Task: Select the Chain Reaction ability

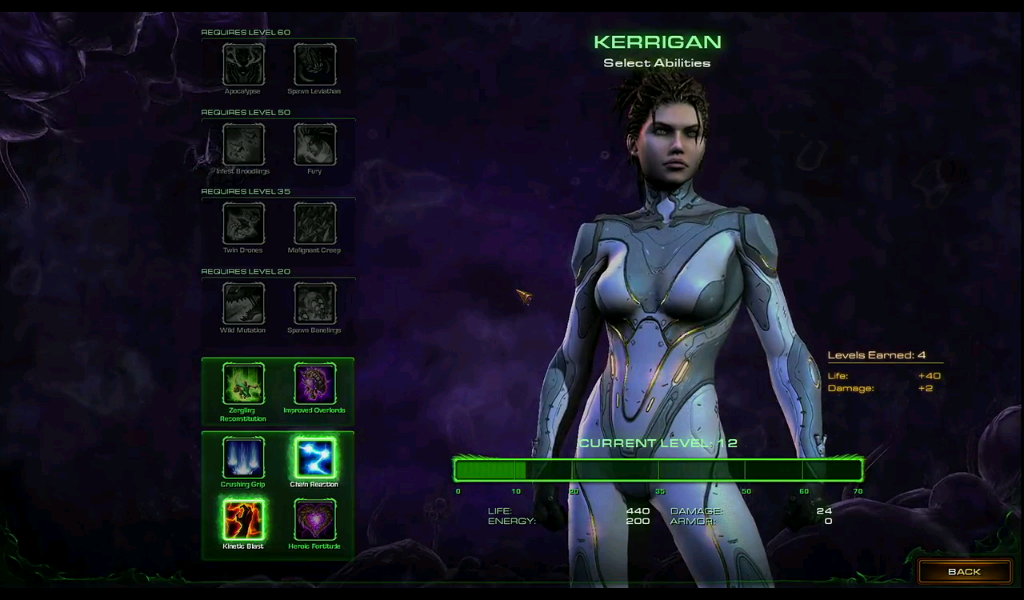Action: click(314, 458)
